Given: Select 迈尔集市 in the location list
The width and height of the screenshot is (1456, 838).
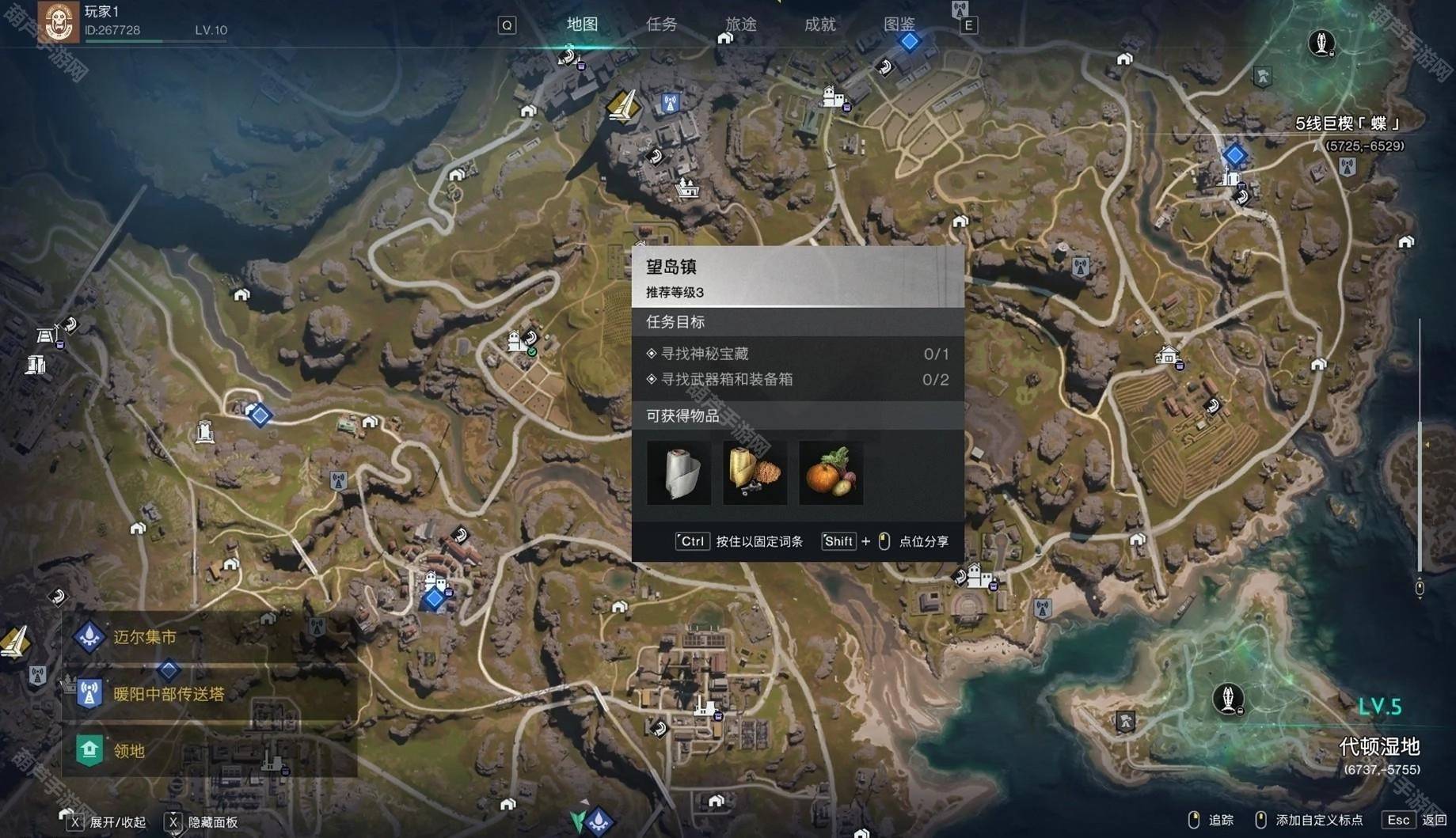Looking at the screenshot, I should (145, 637).
